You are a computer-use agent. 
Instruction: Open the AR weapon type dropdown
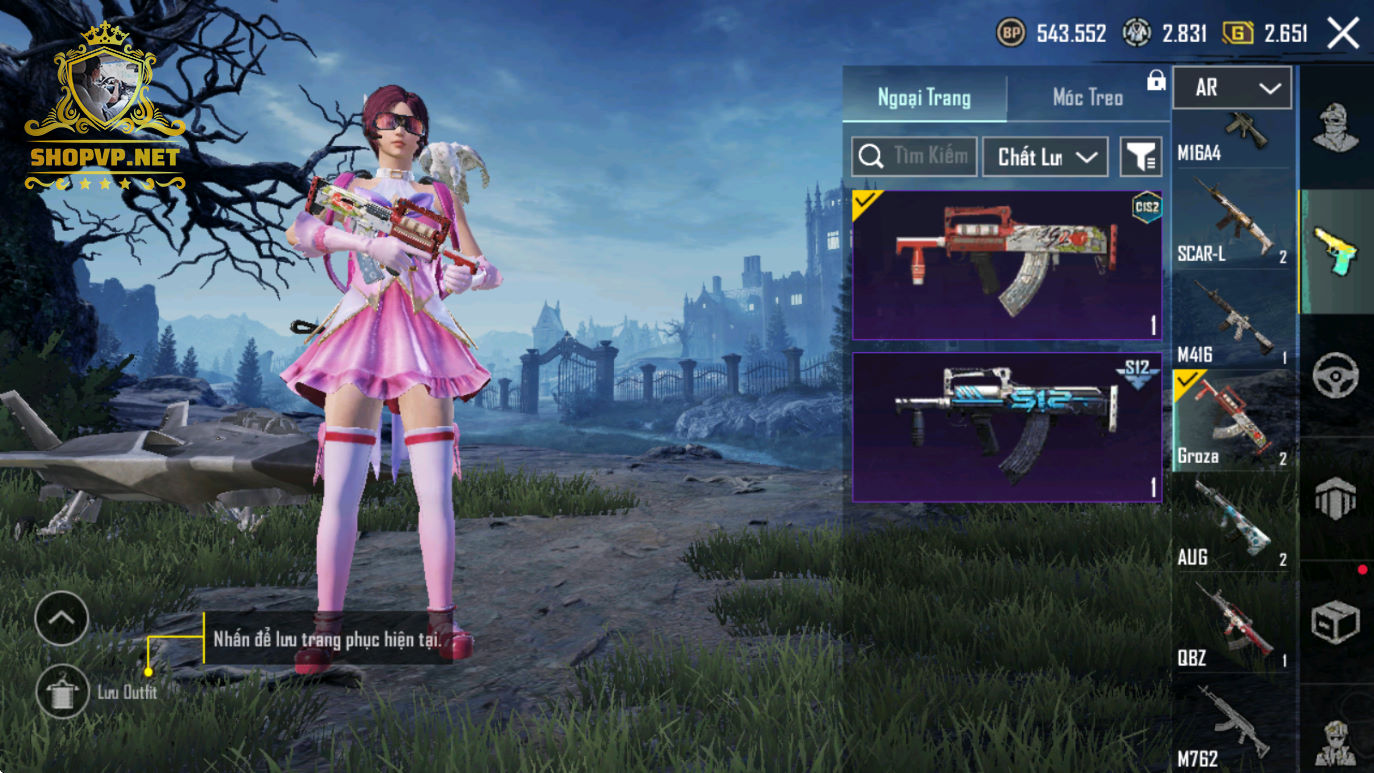click(1232, 88)
